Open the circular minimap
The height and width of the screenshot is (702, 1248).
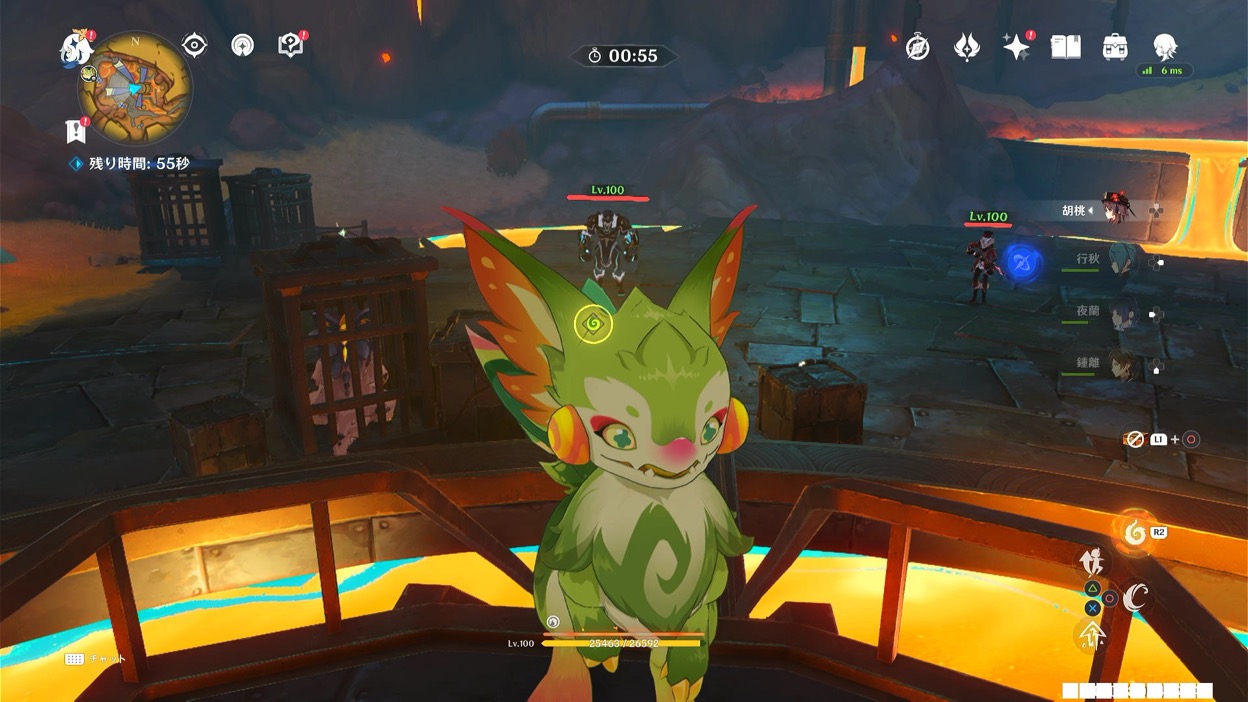coord(135,88)
